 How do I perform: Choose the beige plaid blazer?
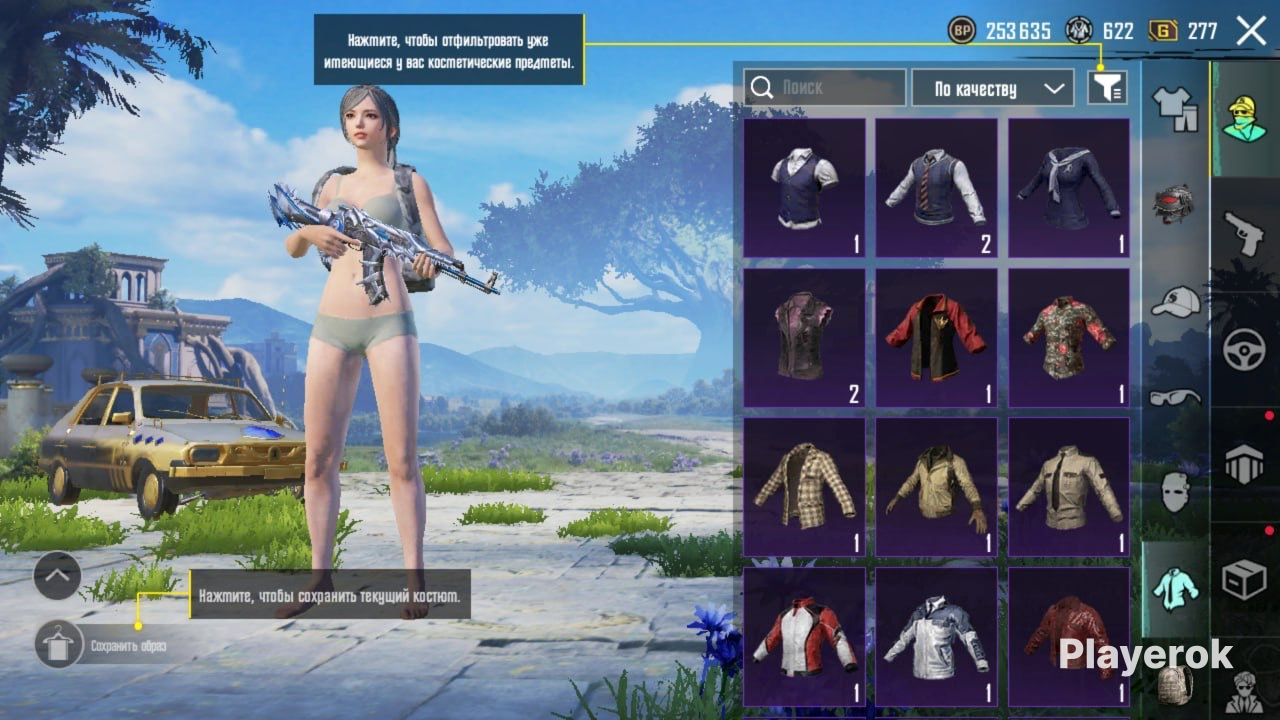[804, 487]
